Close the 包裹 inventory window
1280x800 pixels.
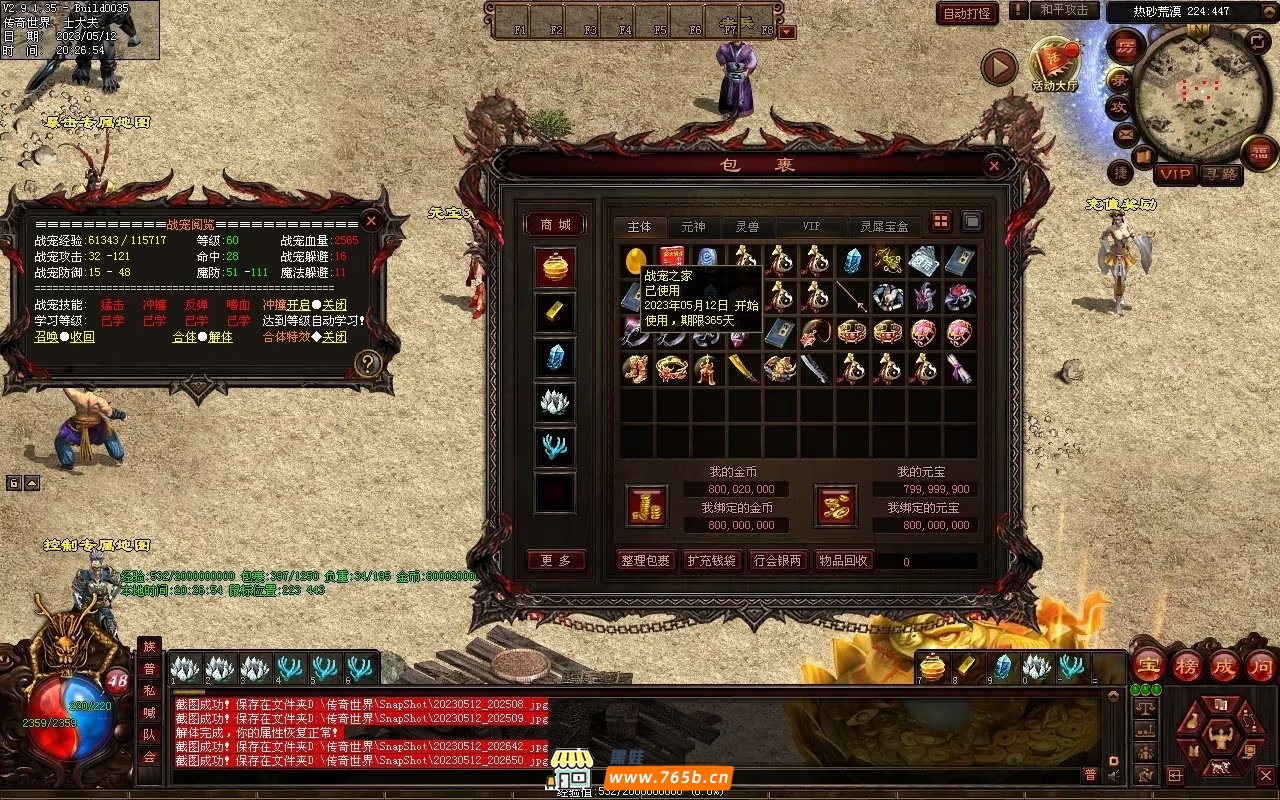(993, 166)
